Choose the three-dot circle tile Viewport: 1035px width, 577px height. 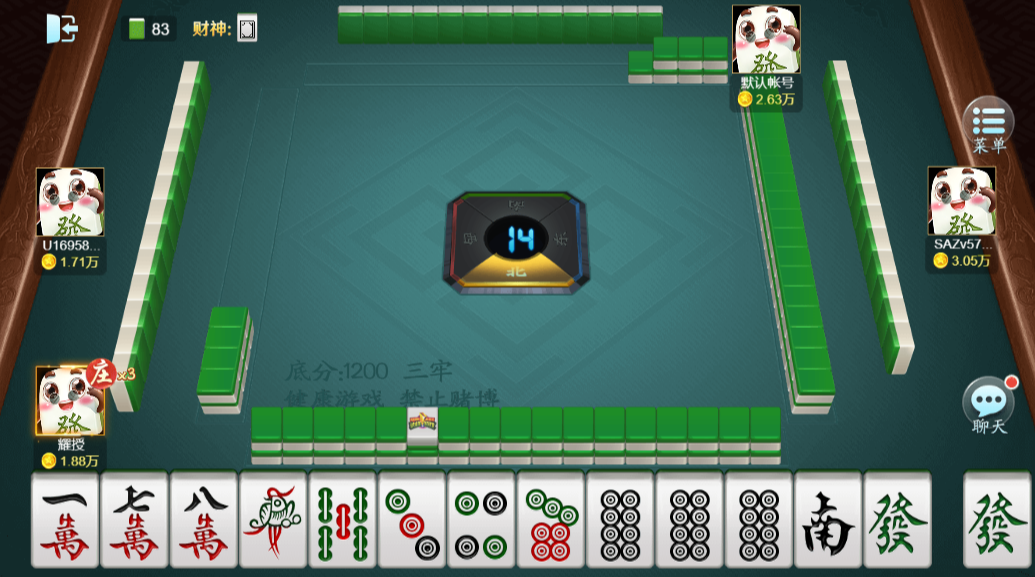tap(412, 521)
